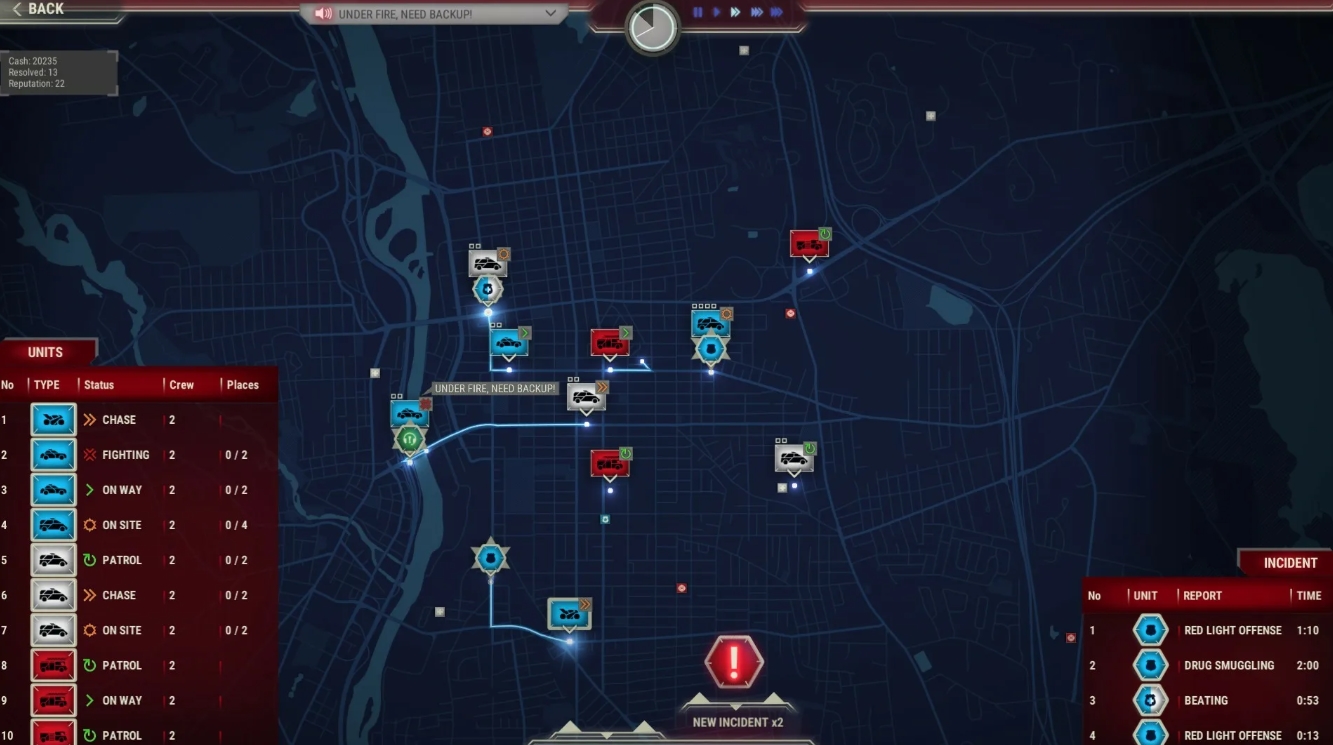Pause the game simulation
This screenshot has height=745, width=1333.
point(698,11)
